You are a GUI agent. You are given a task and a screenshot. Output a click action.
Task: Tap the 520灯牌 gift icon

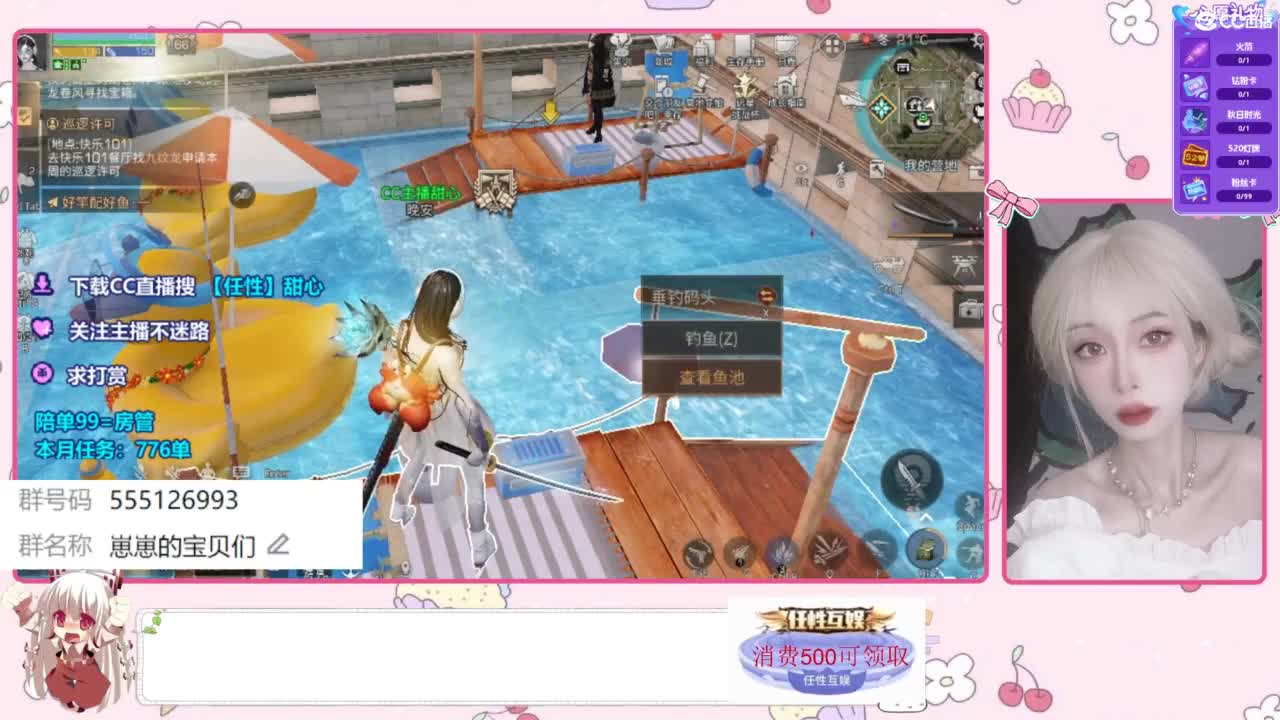coord(1194,153)
